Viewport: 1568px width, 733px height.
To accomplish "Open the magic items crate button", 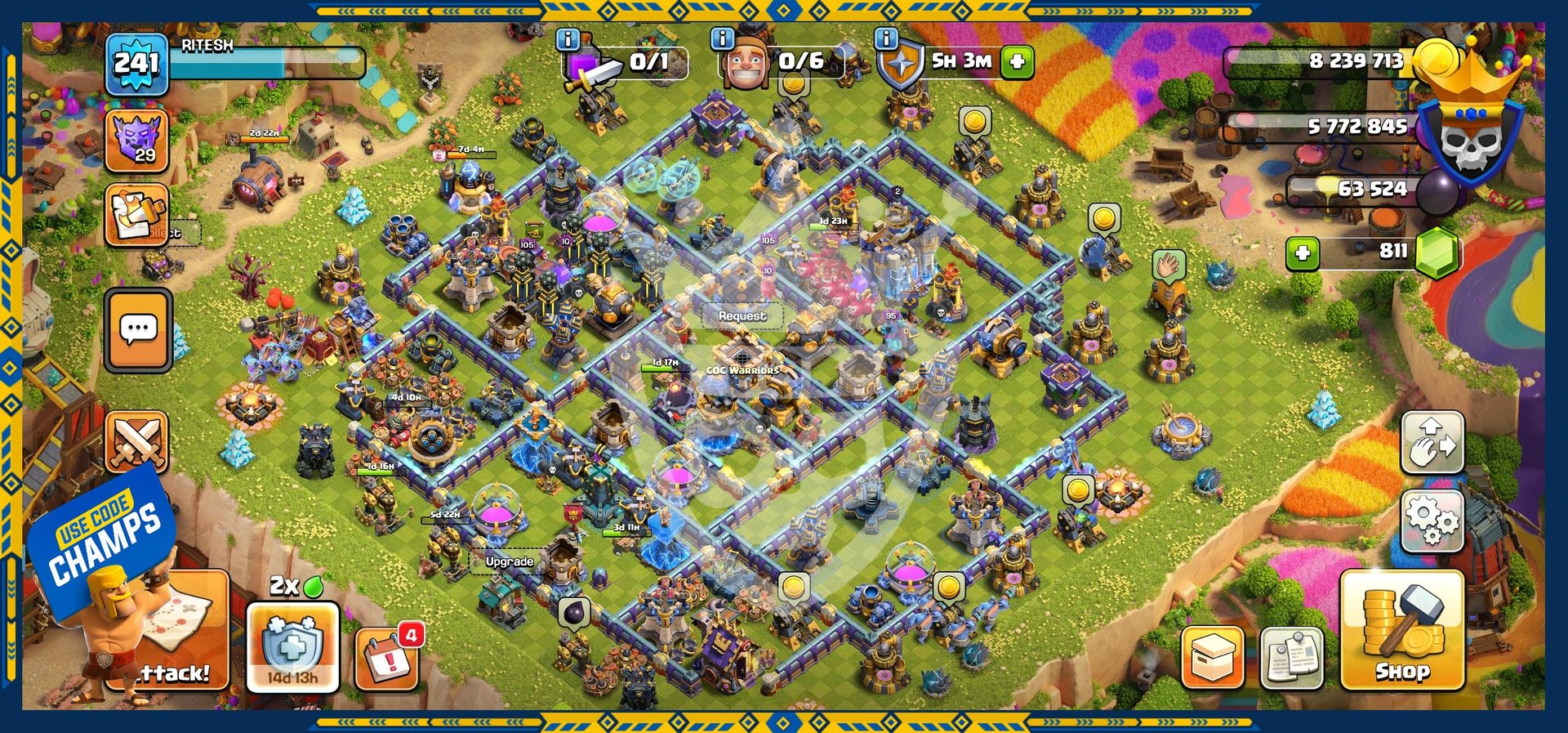I will [1212, 657].
